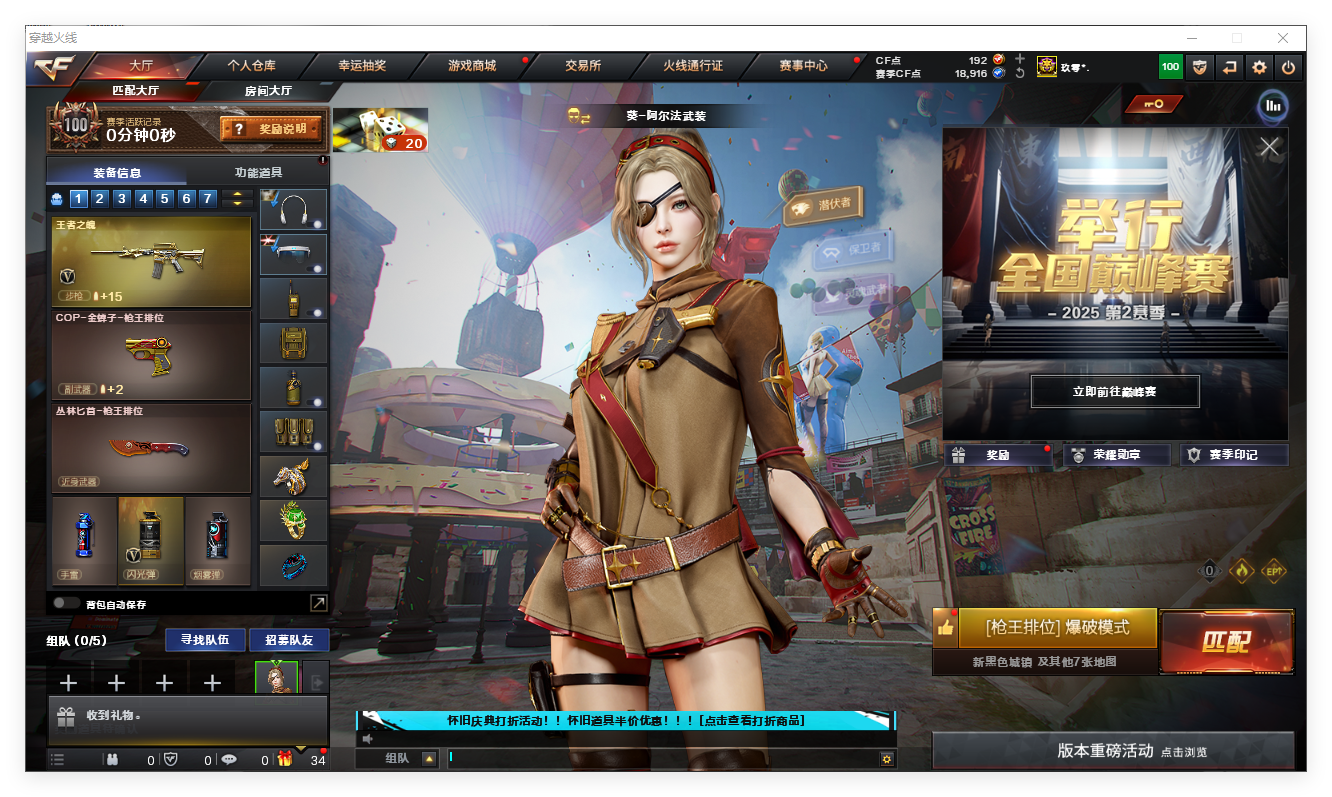Open the 个人仓库 menu tab

[x=251, y=66]
